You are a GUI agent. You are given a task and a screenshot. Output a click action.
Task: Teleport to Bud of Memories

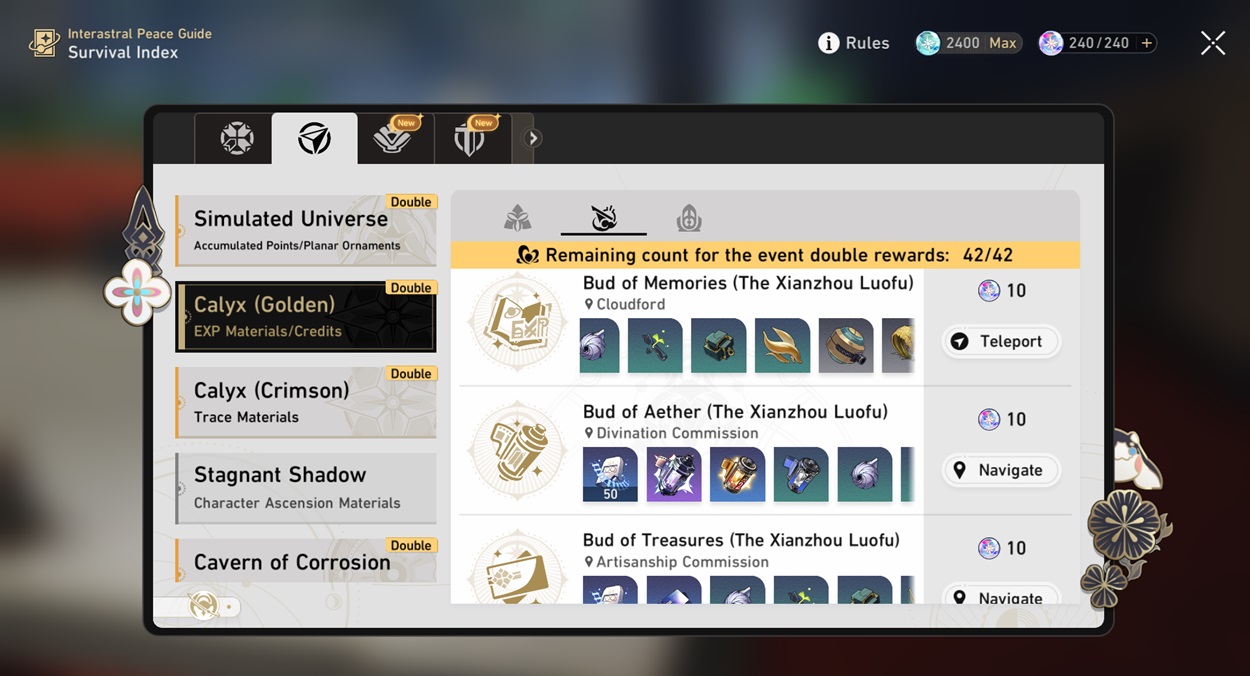click(1001, 342)
